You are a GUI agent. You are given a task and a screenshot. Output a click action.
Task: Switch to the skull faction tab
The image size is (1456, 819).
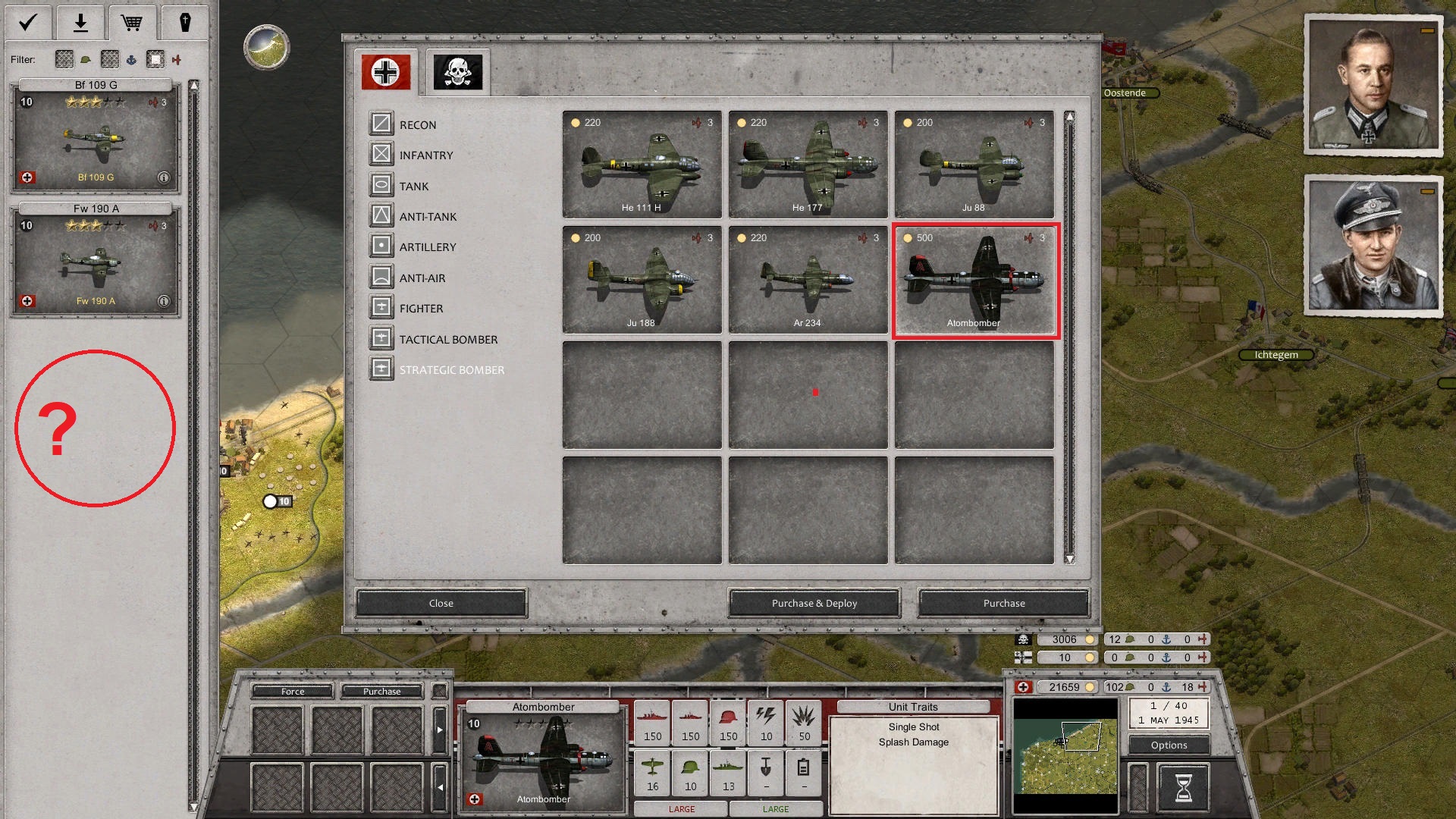458,71
